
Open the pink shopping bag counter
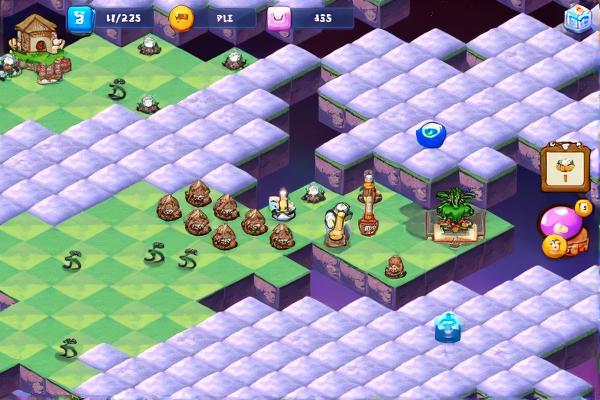coord(279,17)
